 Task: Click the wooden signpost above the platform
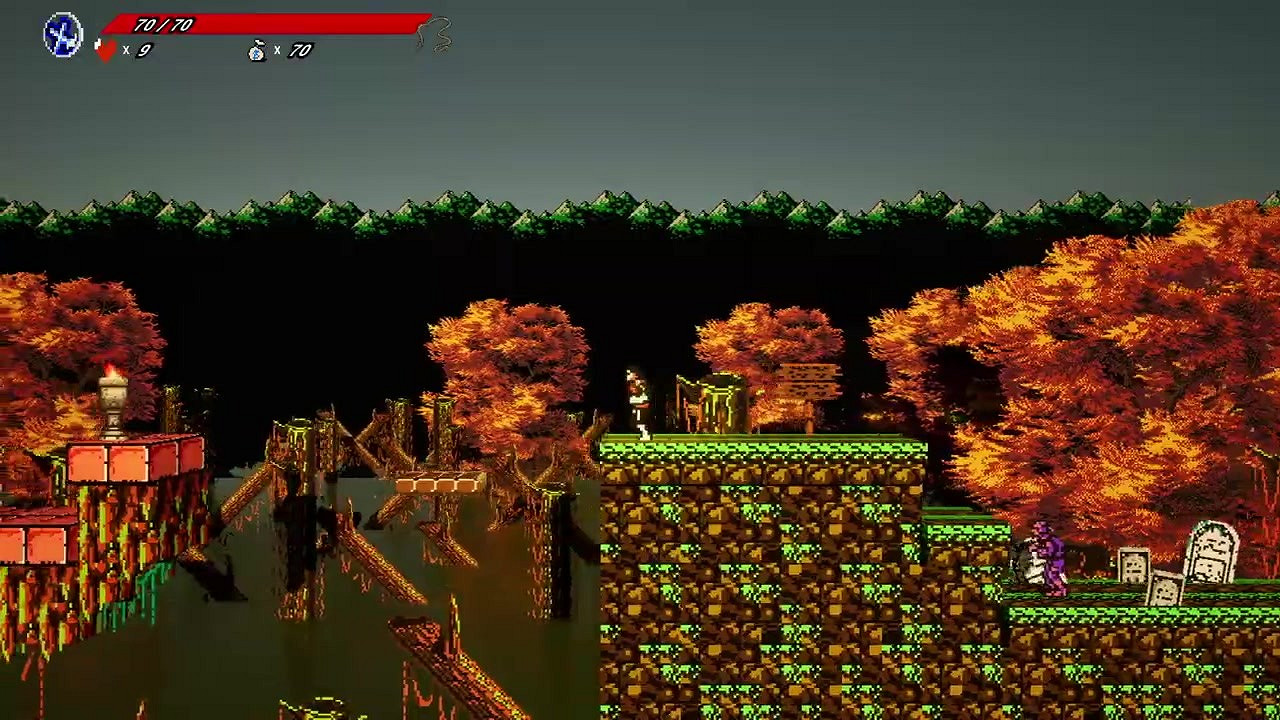810,380
